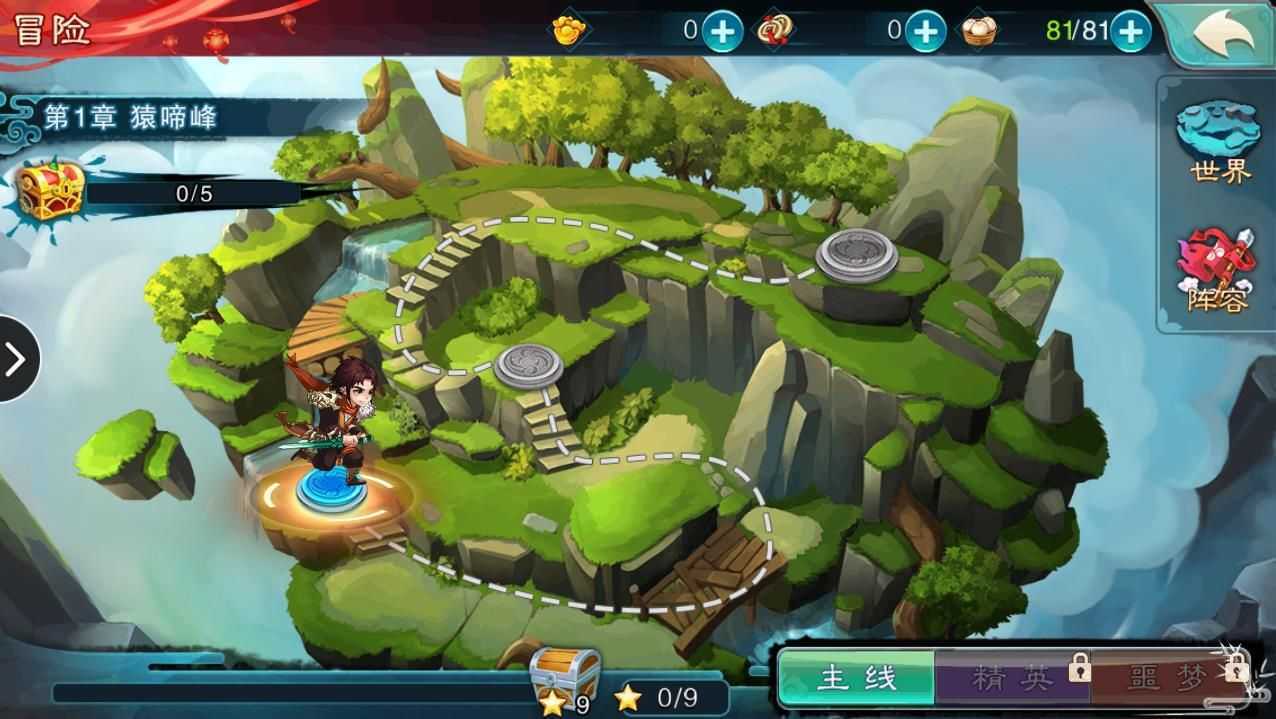Screen dimensions: 1276x719
Task: Open the 世界 world map
Action: point(1218,141)
